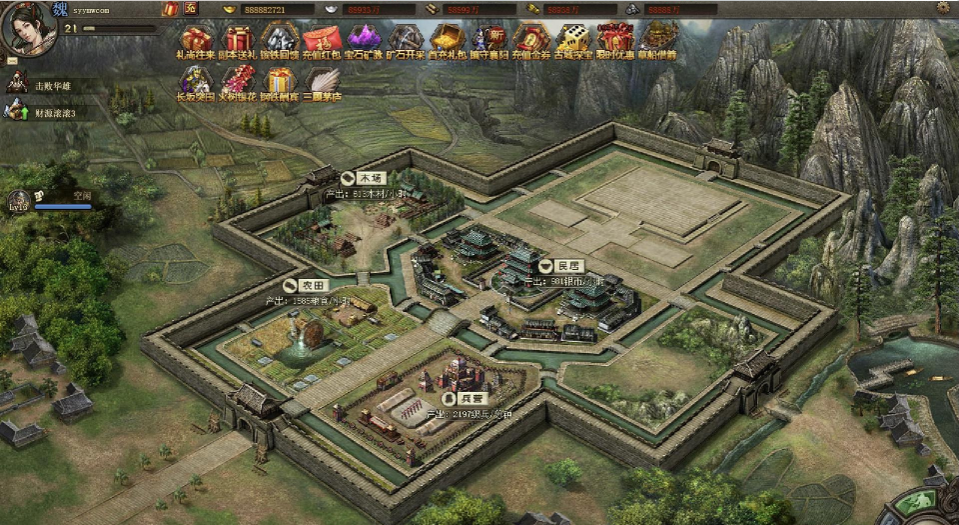Open the 宝石矿脉 purple gem event

363,41
